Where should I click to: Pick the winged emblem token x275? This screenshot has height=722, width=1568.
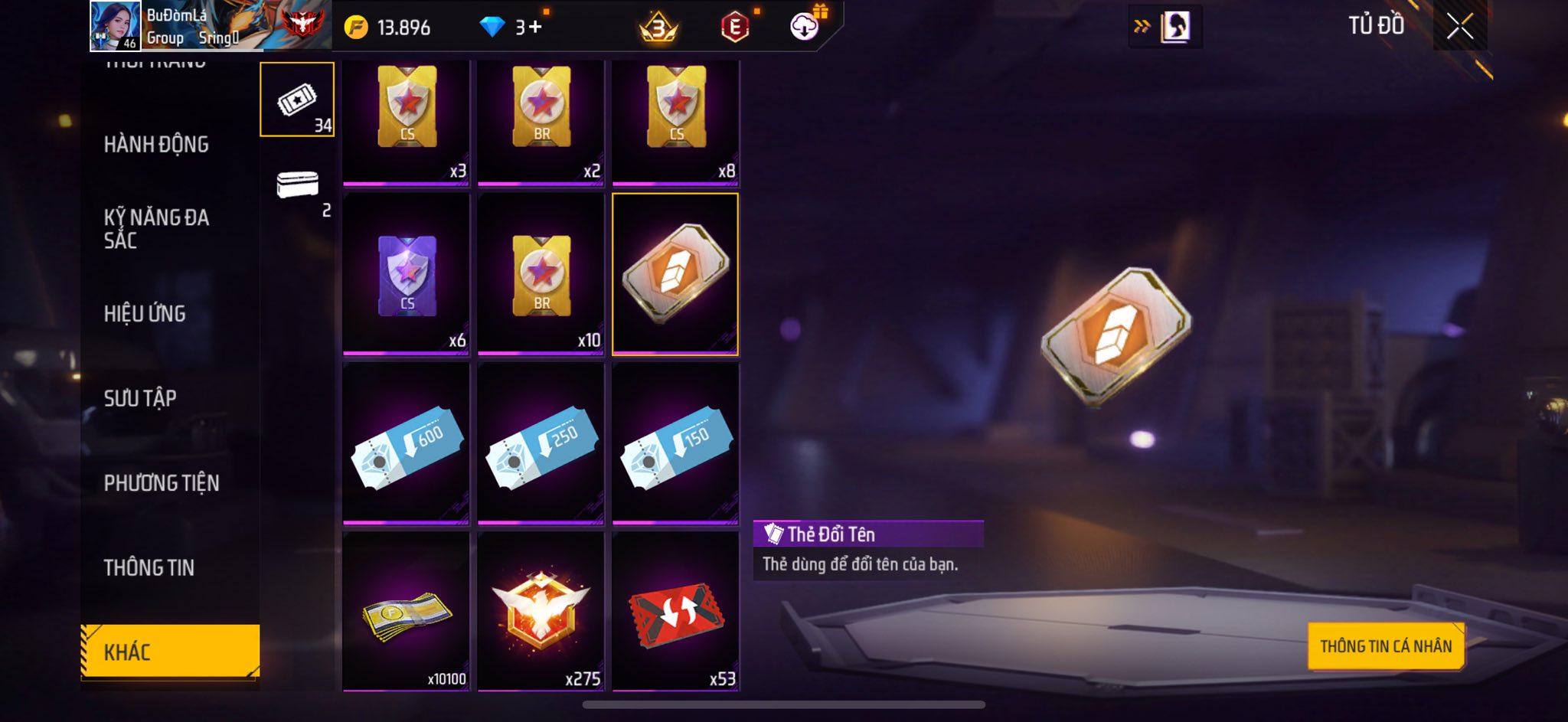pyautogui.click(x=541, y=613)
